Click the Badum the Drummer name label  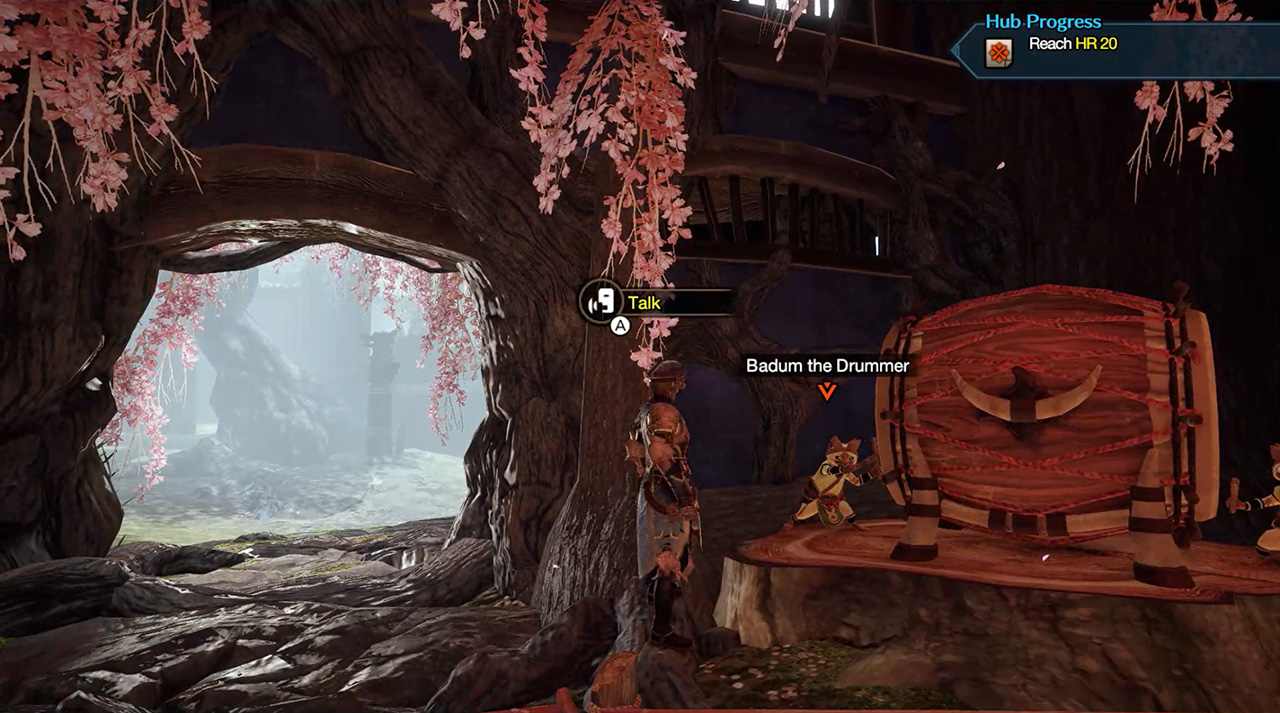[827, 366]
